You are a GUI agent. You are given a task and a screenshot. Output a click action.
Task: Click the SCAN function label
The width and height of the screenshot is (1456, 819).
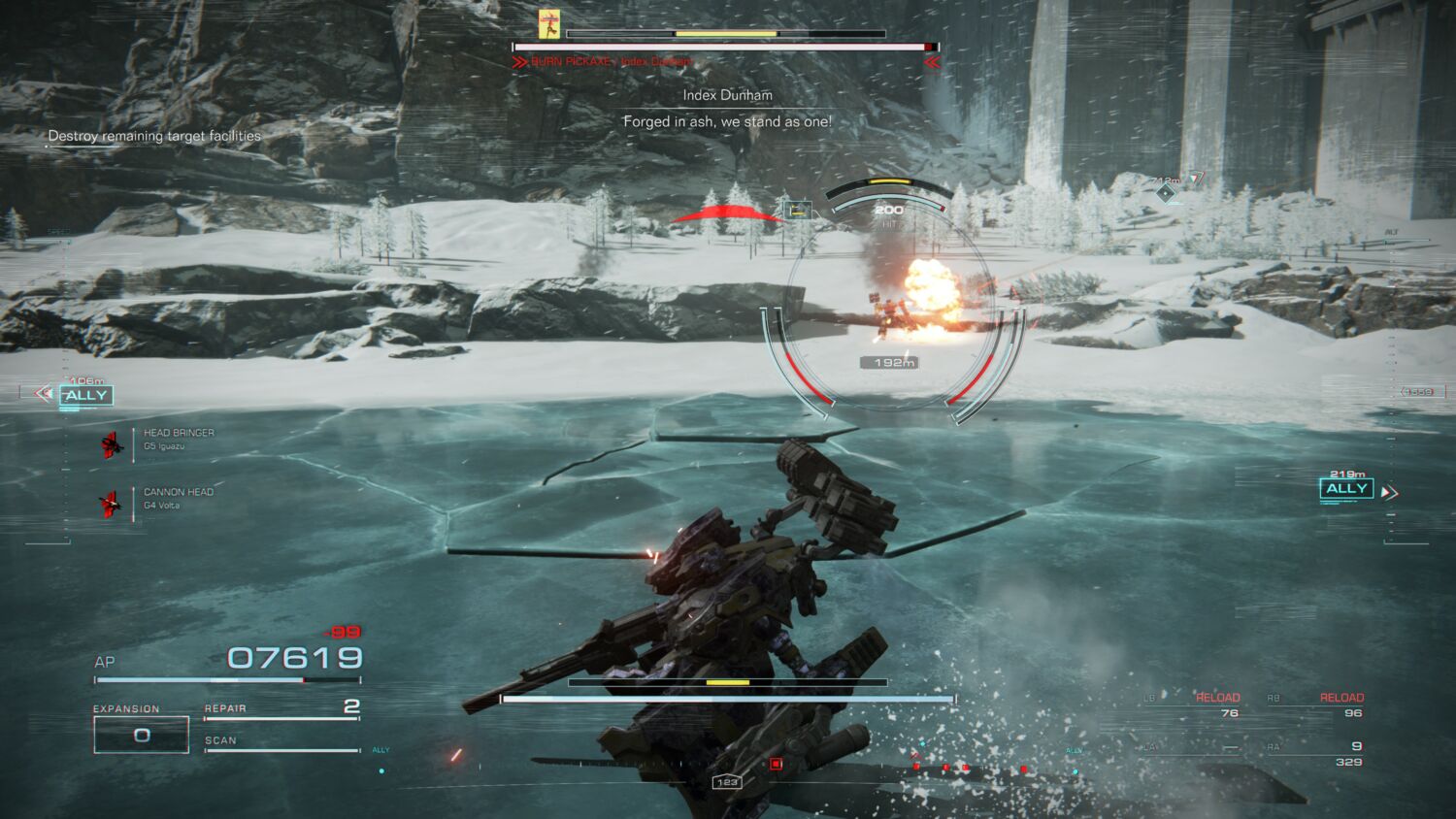click(218, 739)
